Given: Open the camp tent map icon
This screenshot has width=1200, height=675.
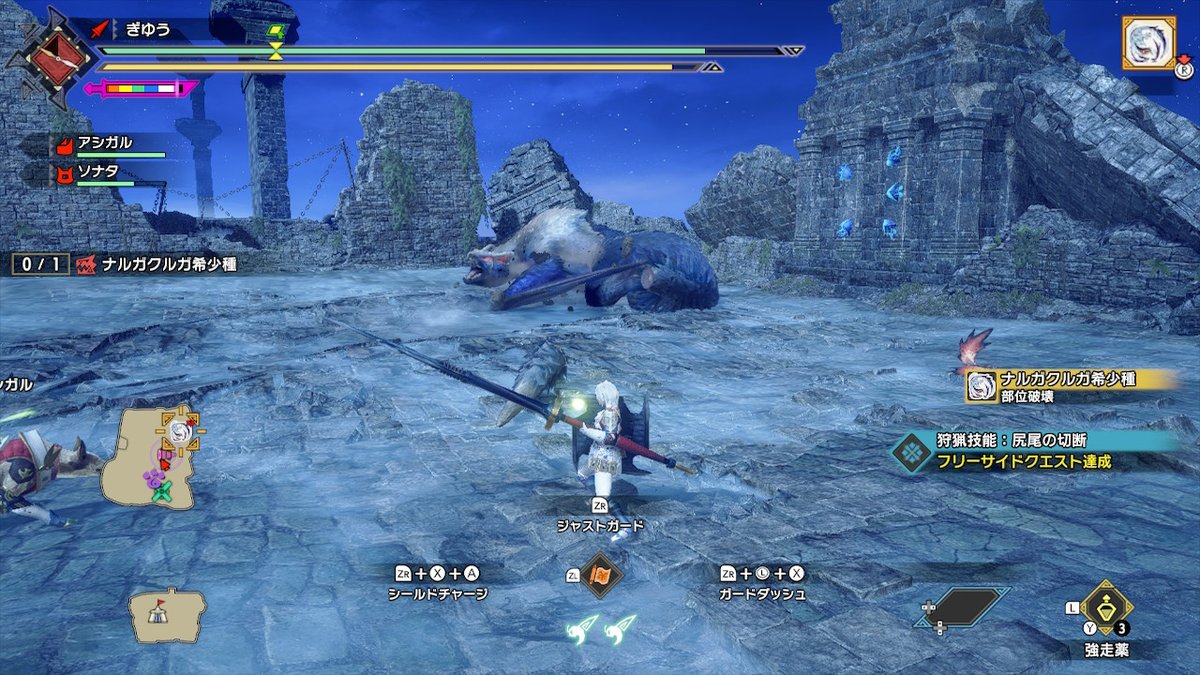Looking at the screenshot, I should coord(166,614).
